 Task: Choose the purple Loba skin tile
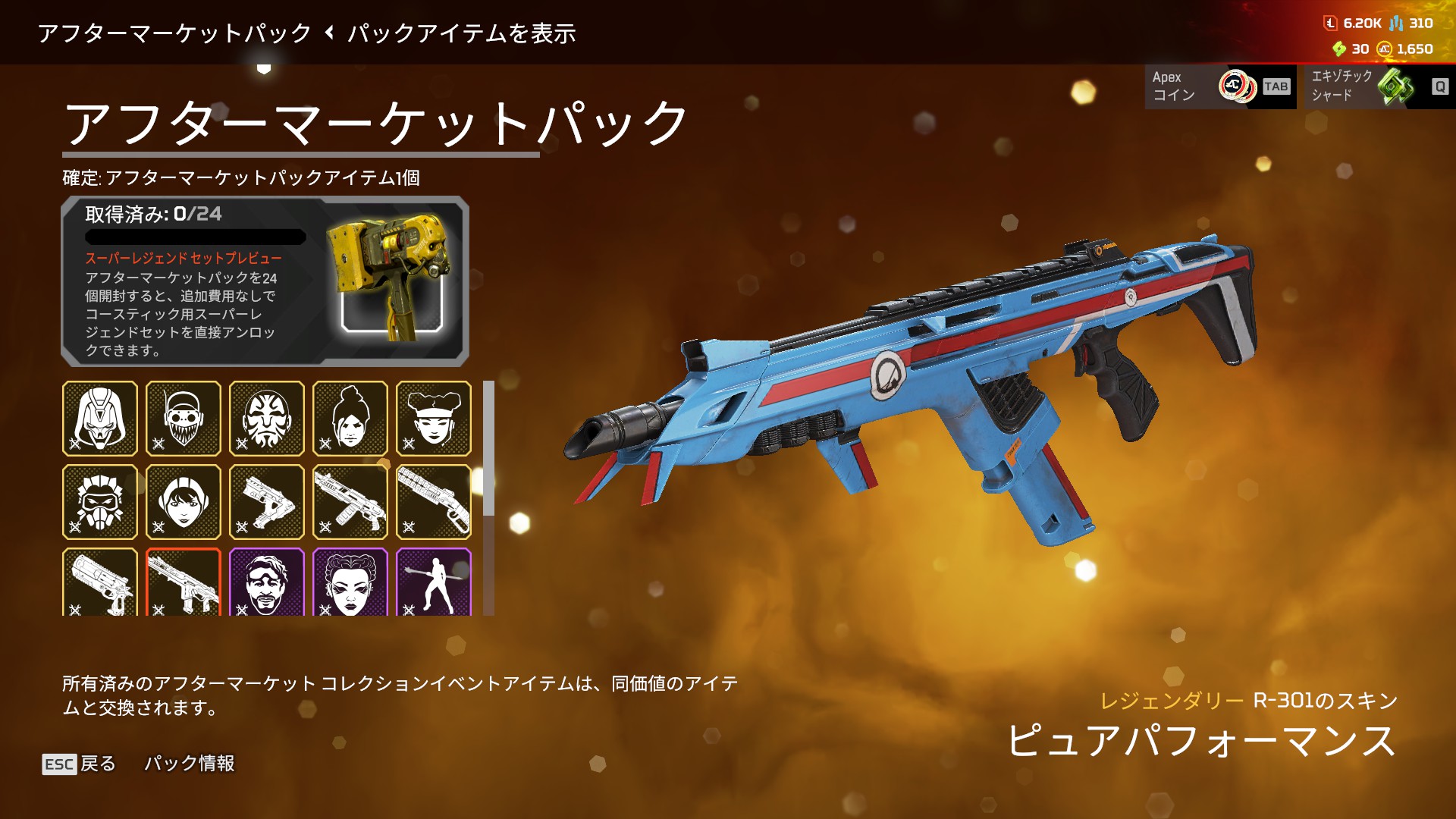coord(350,582)
